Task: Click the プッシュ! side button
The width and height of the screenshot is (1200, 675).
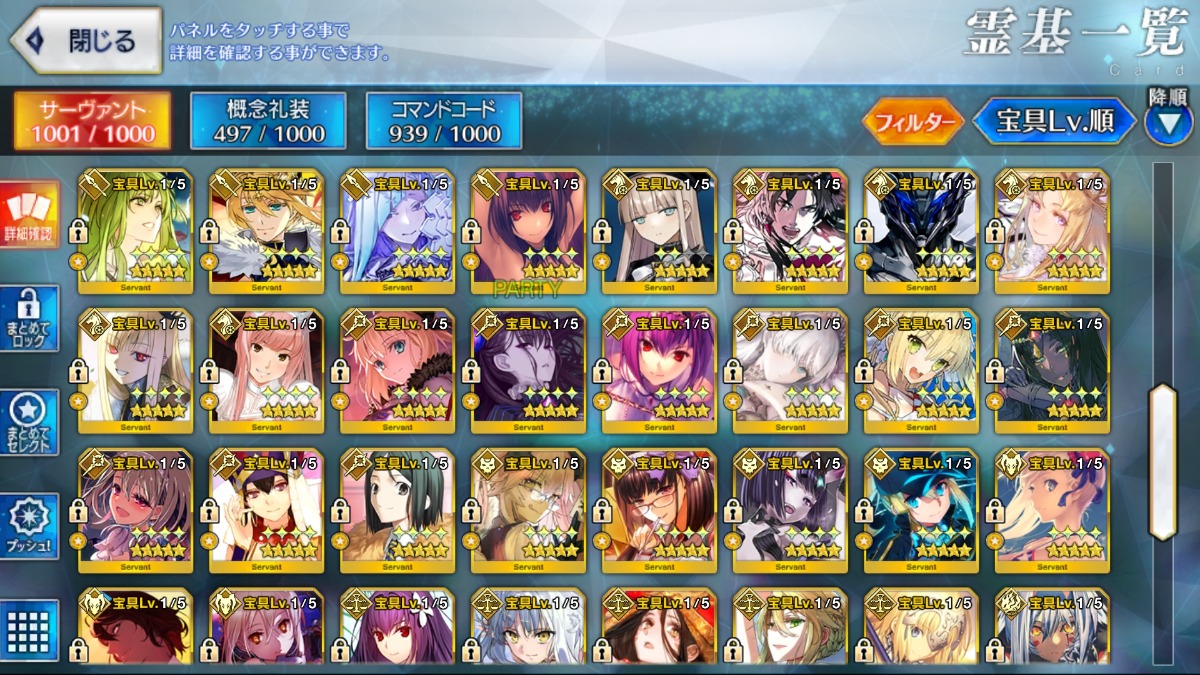Action: 29,527
